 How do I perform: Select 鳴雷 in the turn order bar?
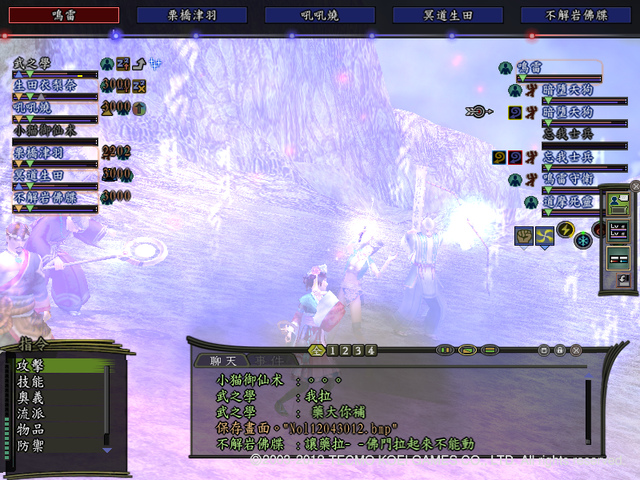(x=59, y=15)
